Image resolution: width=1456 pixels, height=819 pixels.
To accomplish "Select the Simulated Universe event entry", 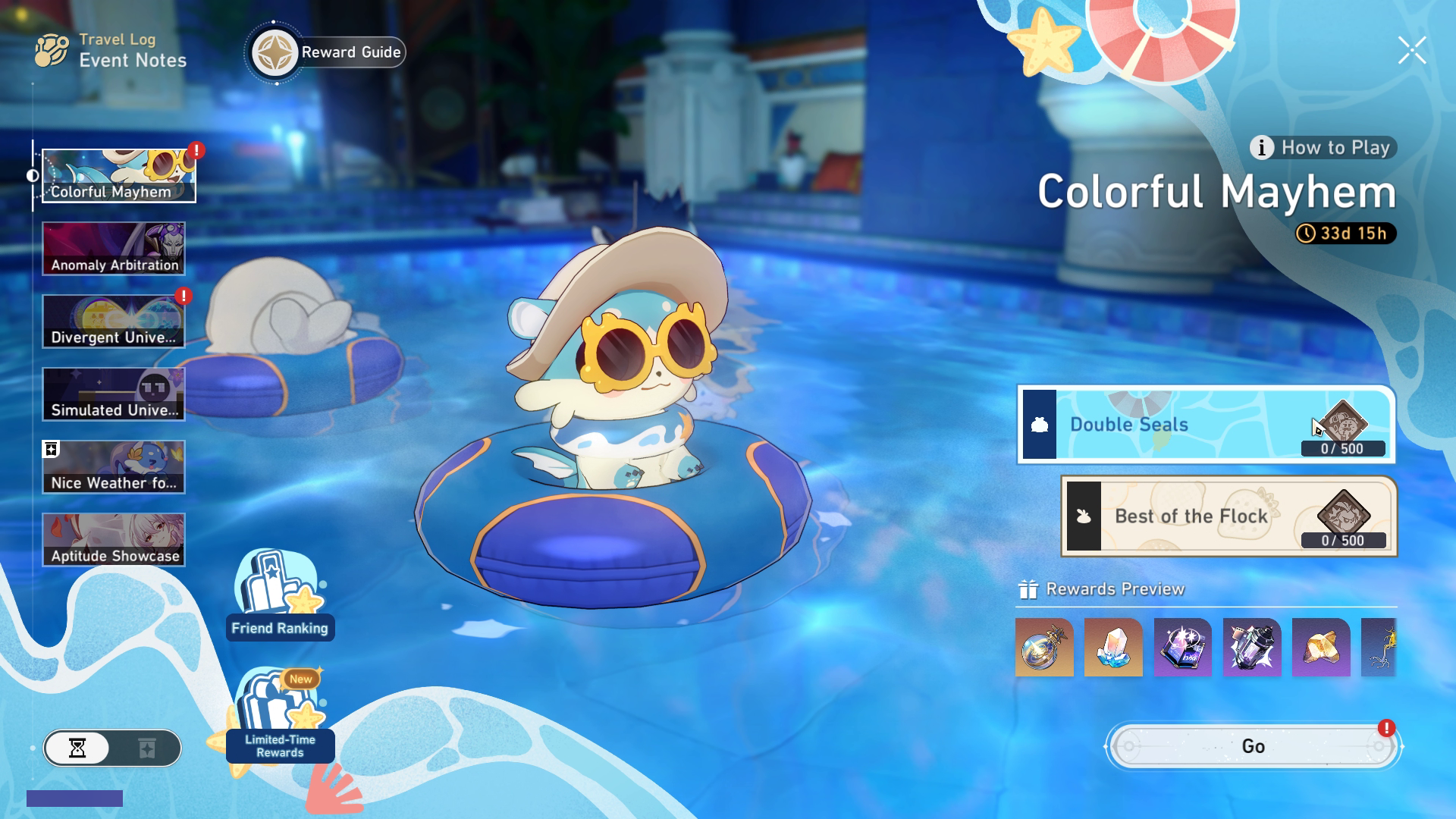I will [114, 394].
